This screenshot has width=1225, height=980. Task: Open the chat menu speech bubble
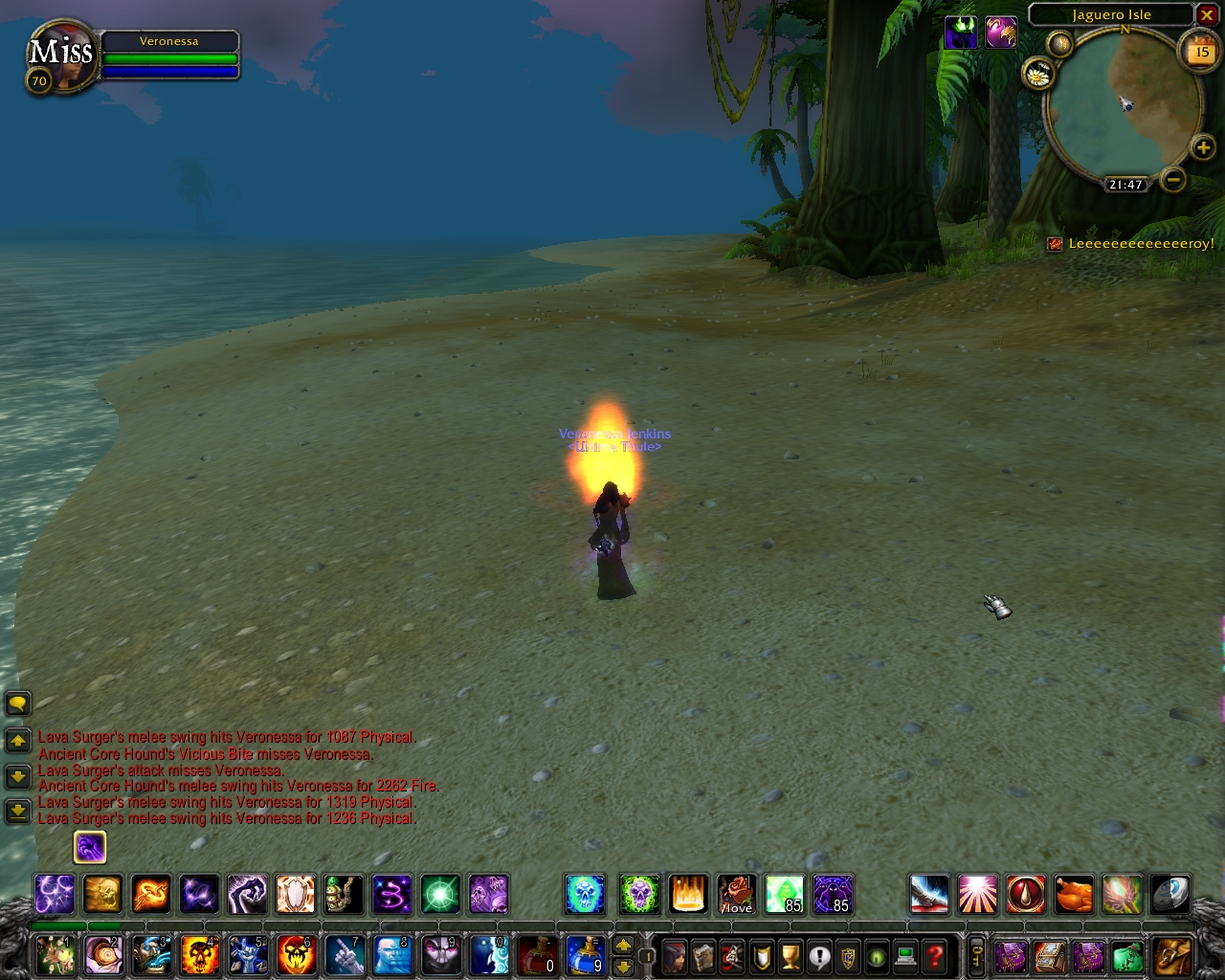(17, 704)
